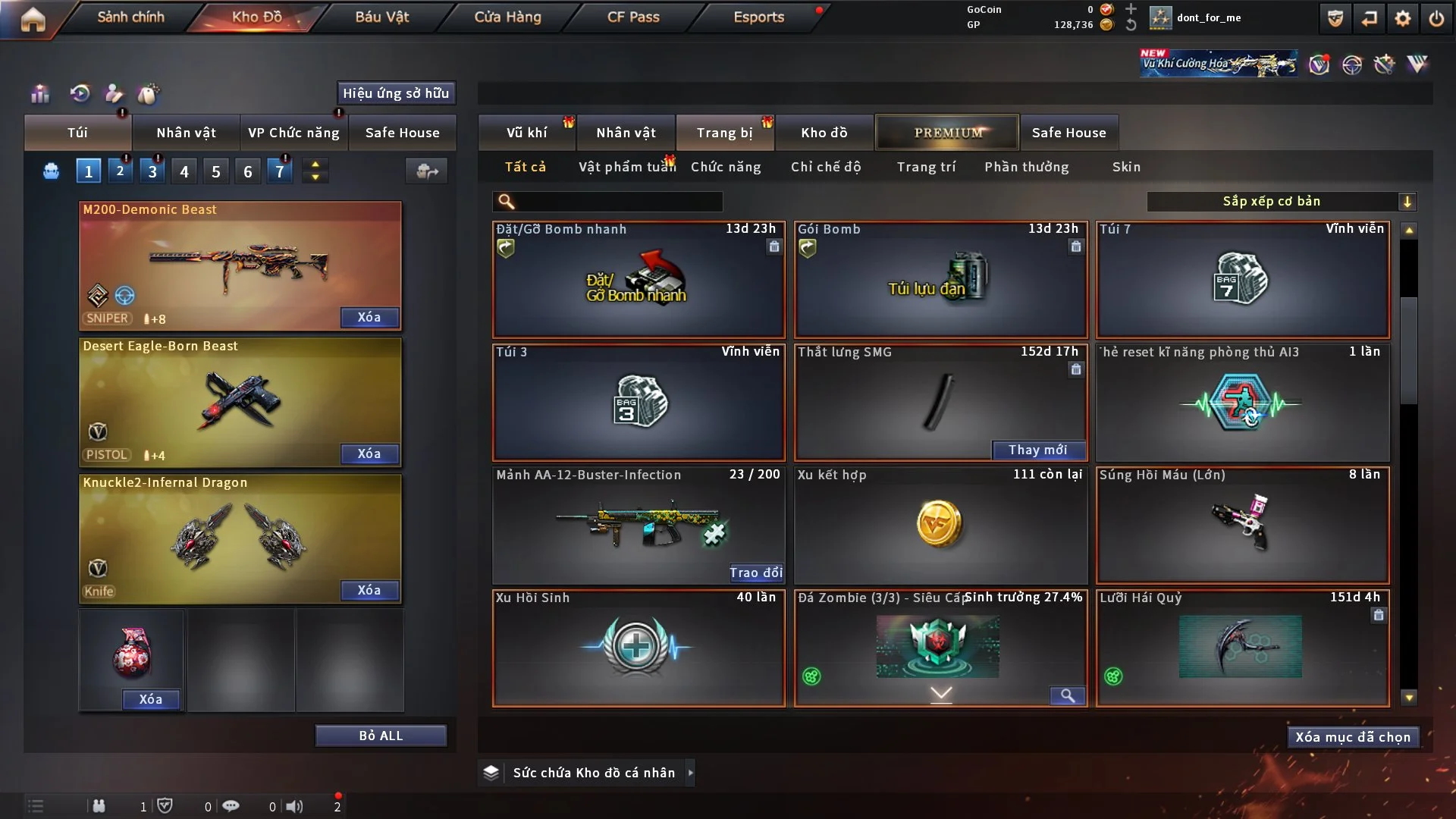Open Hiệu ứng sở hữu panel

pyautogui.click(x=396, y=93)
